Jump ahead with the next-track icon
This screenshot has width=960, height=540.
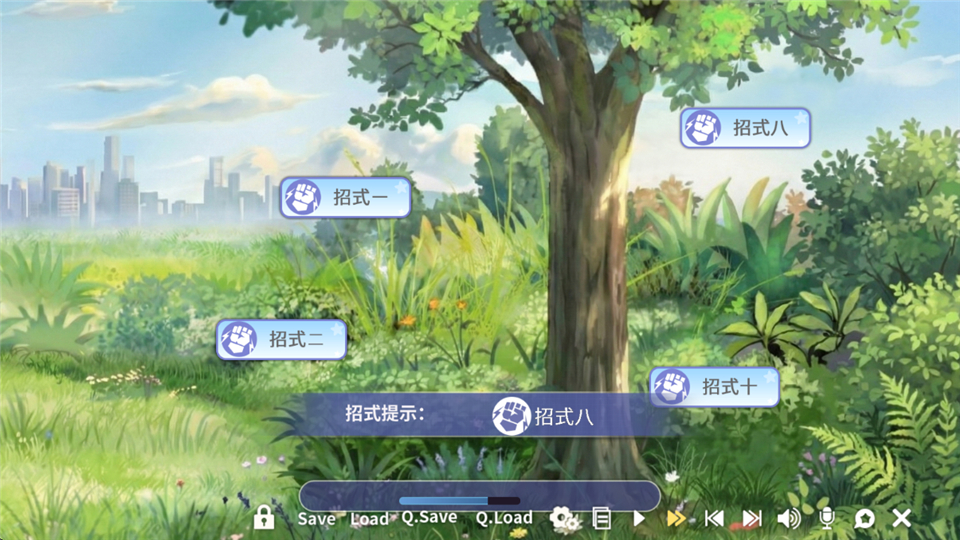click(751, 518)
